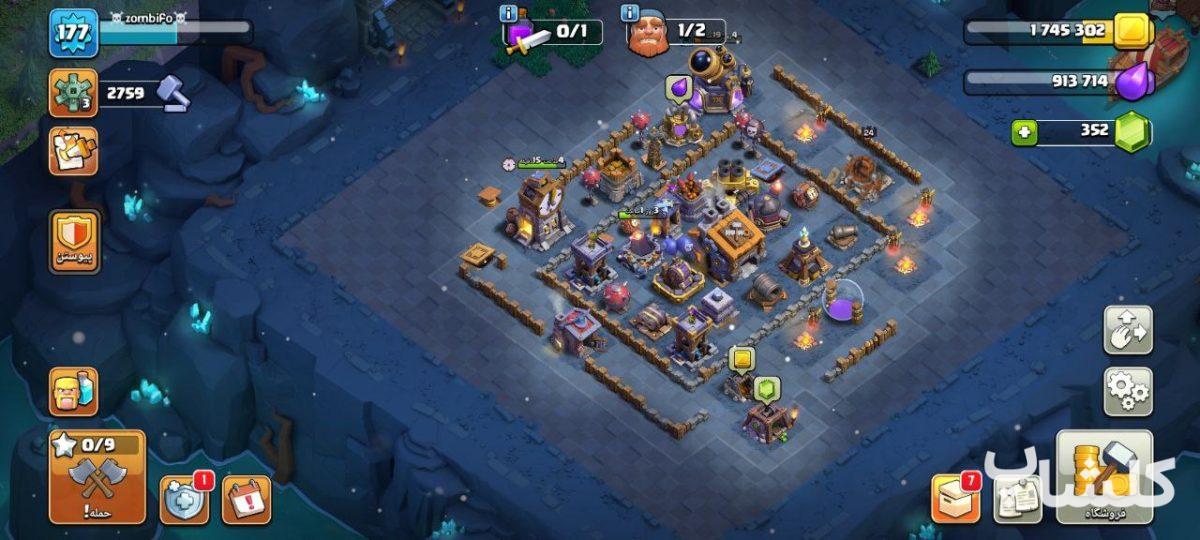
Task: Tap the green plus to buy gems
Action: tap(1024, 132)
